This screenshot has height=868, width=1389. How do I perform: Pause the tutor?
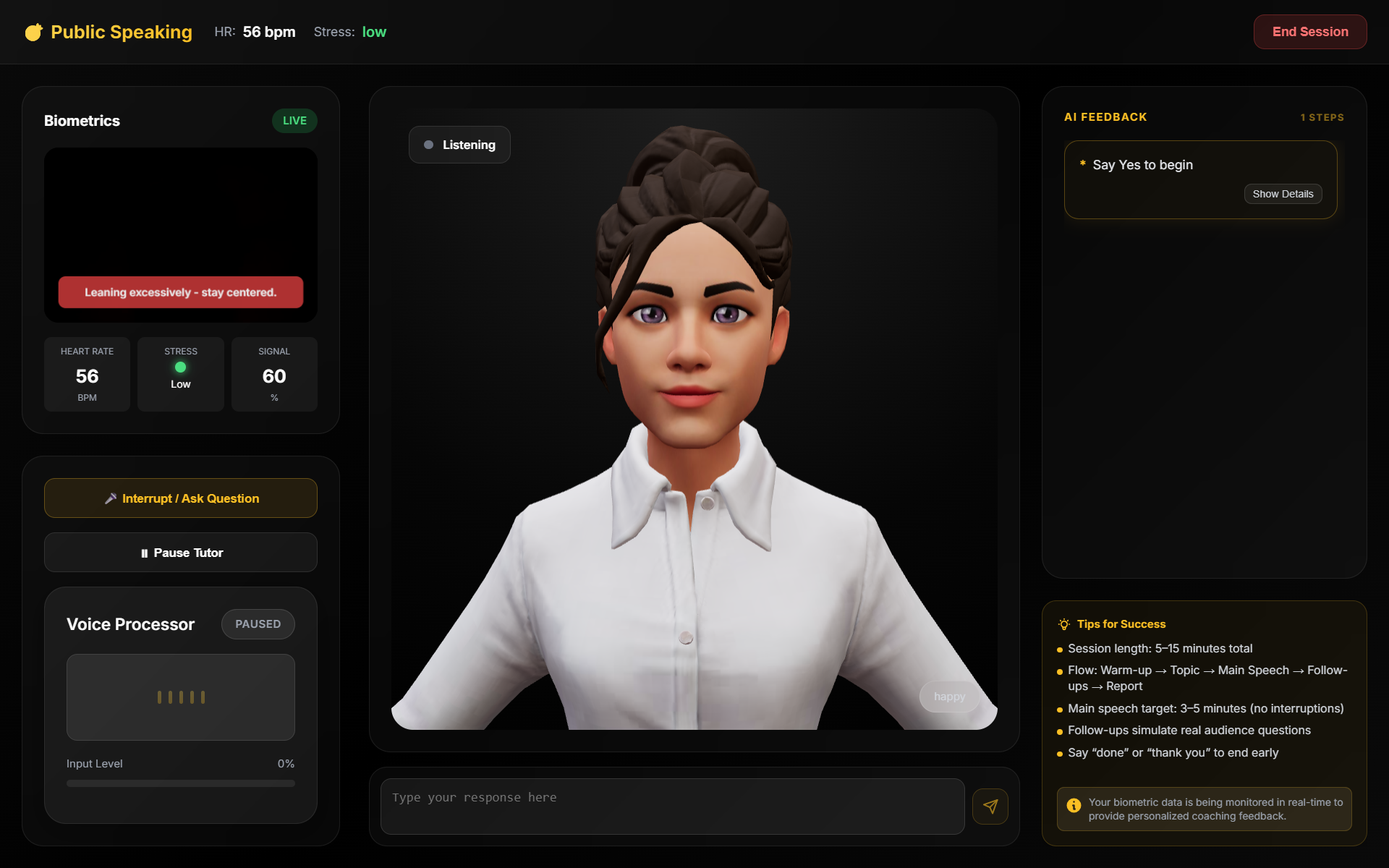[181, 553]
